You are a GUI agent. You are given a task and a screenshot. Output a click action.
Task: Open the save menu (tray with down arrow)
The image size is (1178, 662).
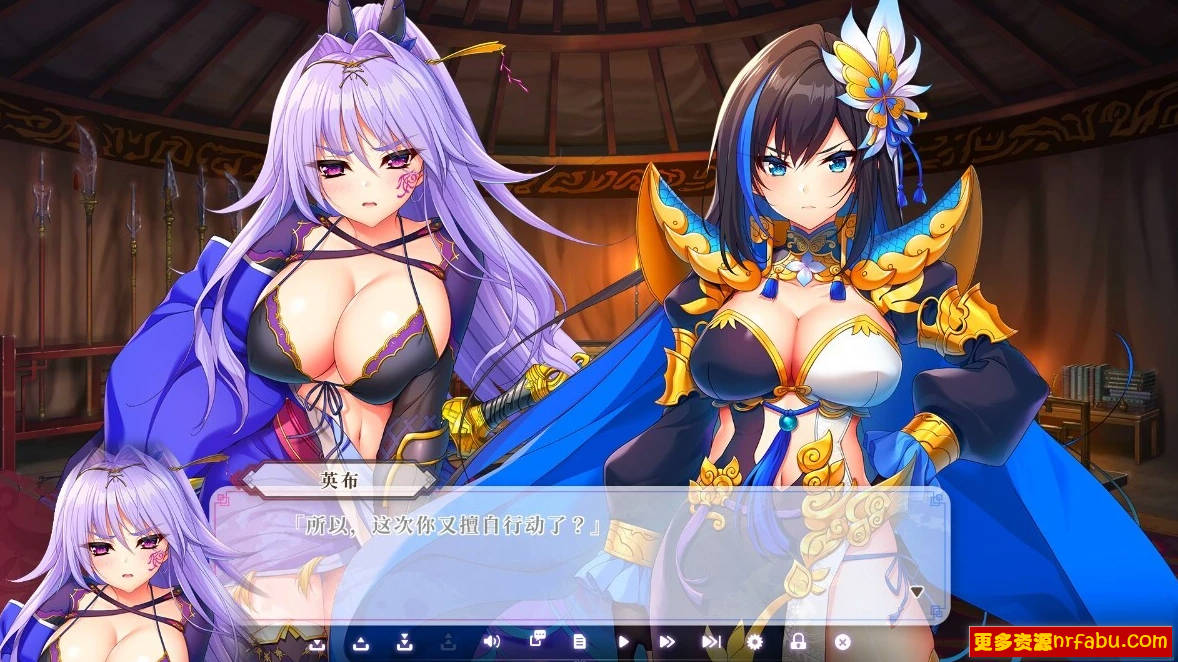click(317, 642)
